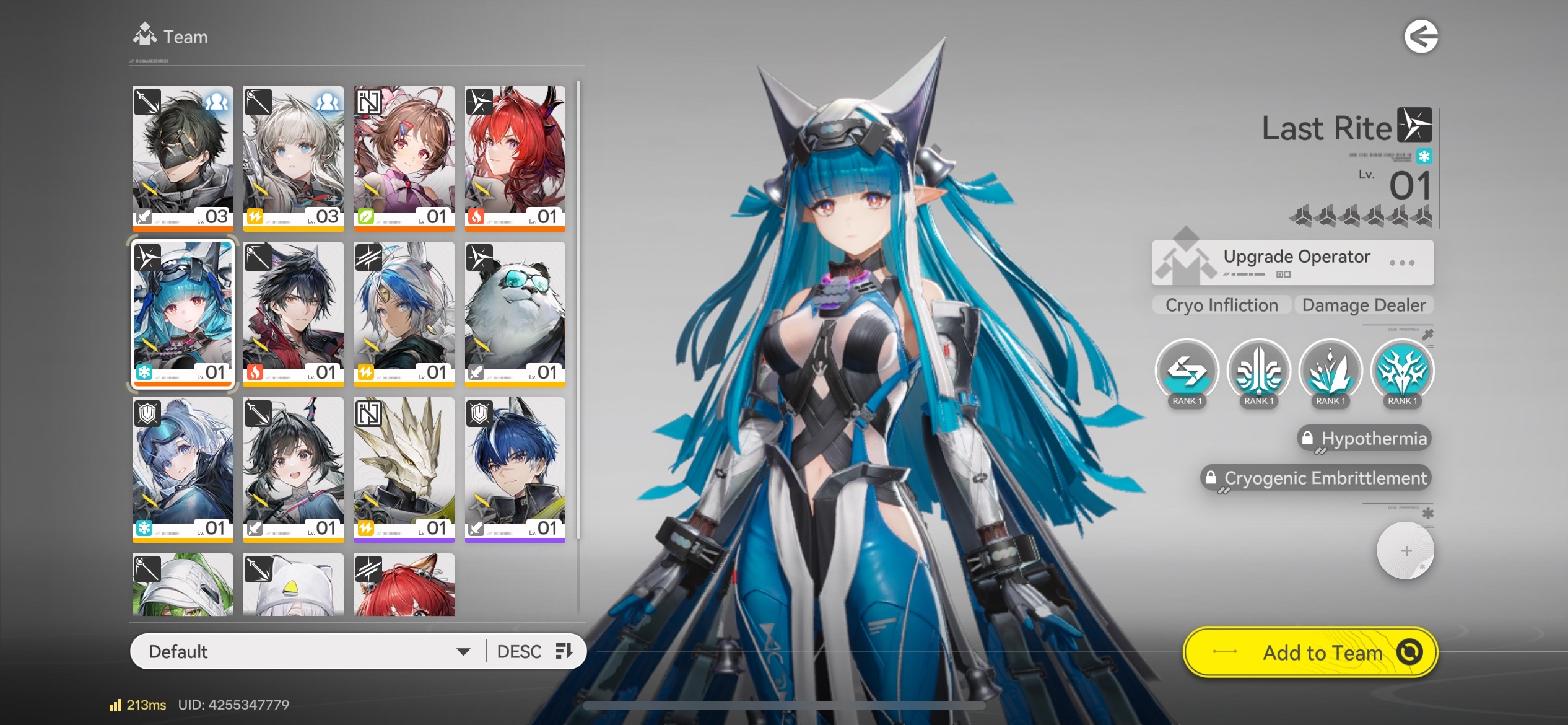Choose the masked black-haired operator portrait

coord(183,157)
